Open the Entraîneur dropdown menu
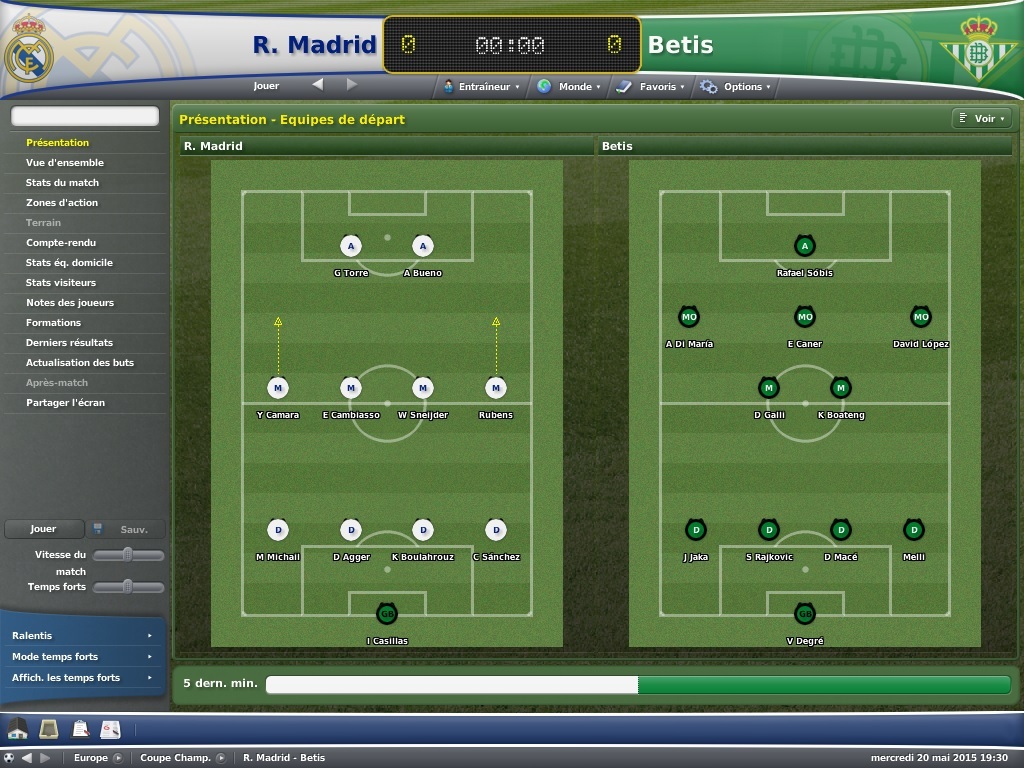1024x768 pixels. tap(482, 87)
